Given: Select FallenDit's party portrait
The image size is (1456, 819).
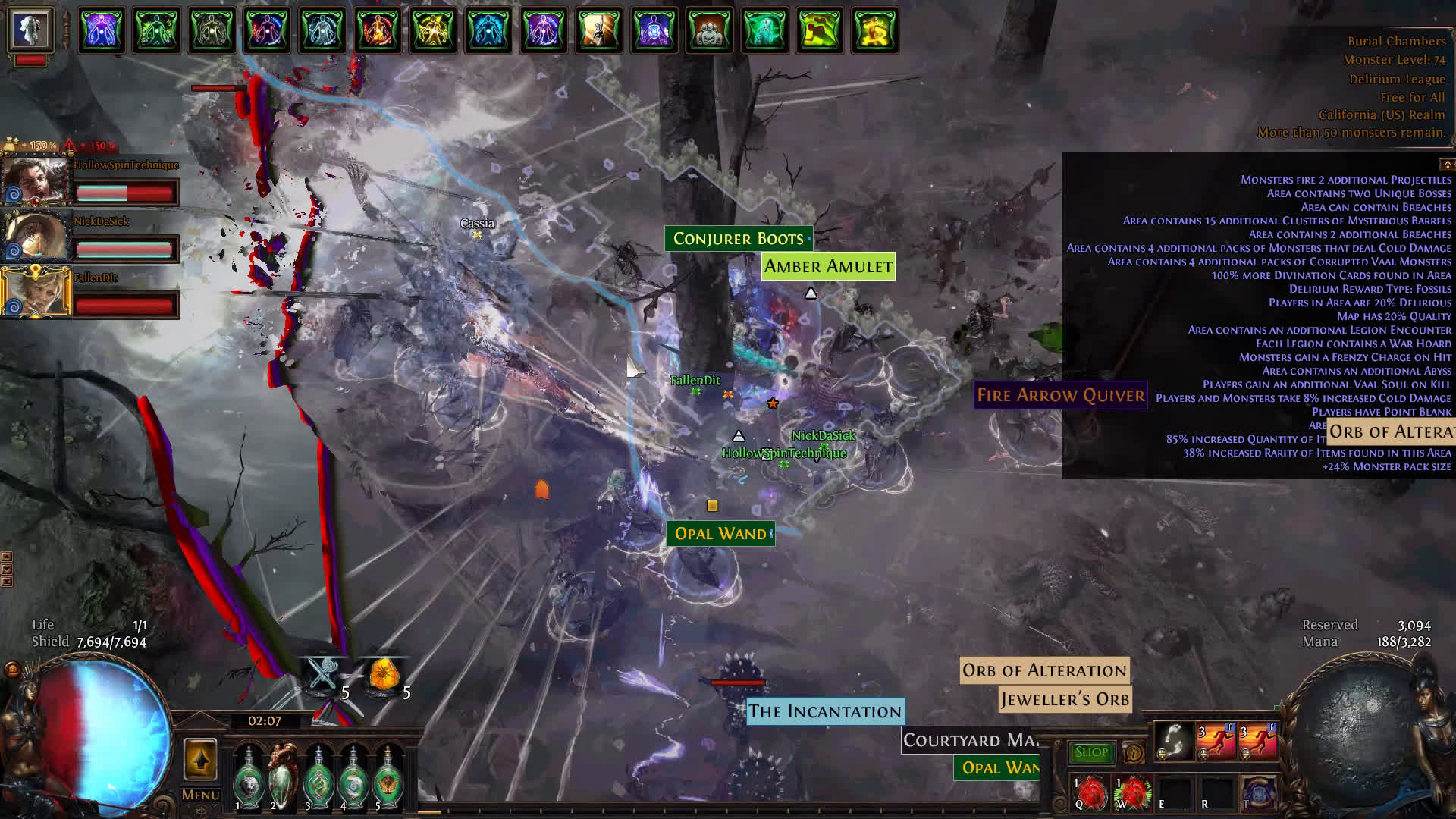Looking at the screenshot, I should 34,293.
